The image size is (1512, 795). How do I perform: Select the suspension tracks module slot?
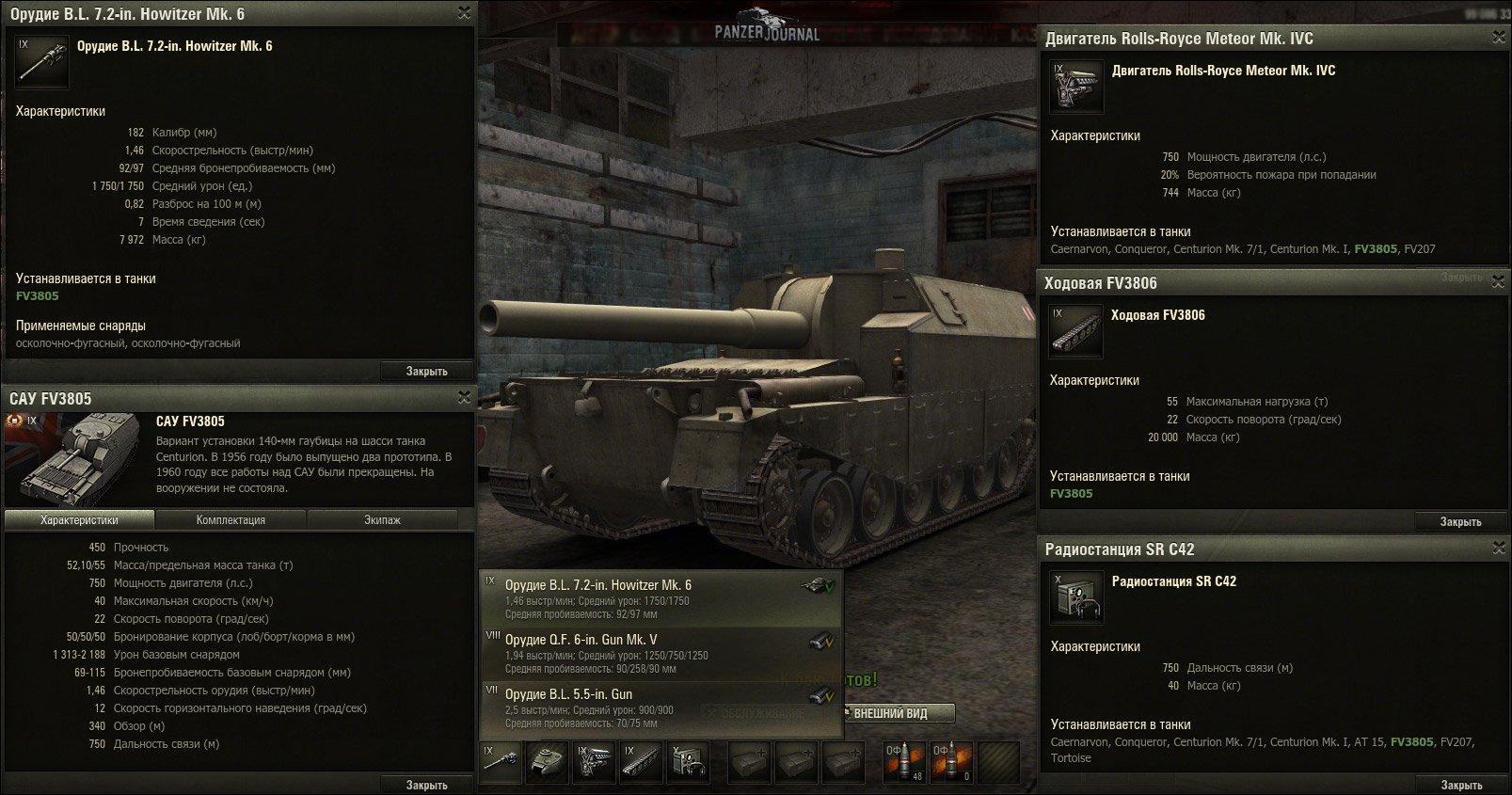click(642, 762)
